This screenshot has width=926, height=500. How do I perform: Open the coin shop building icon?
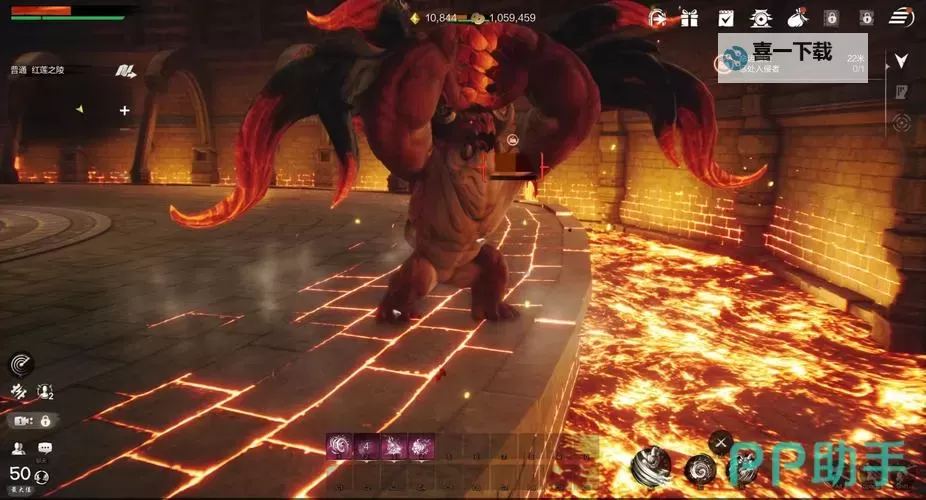(761, 17)
